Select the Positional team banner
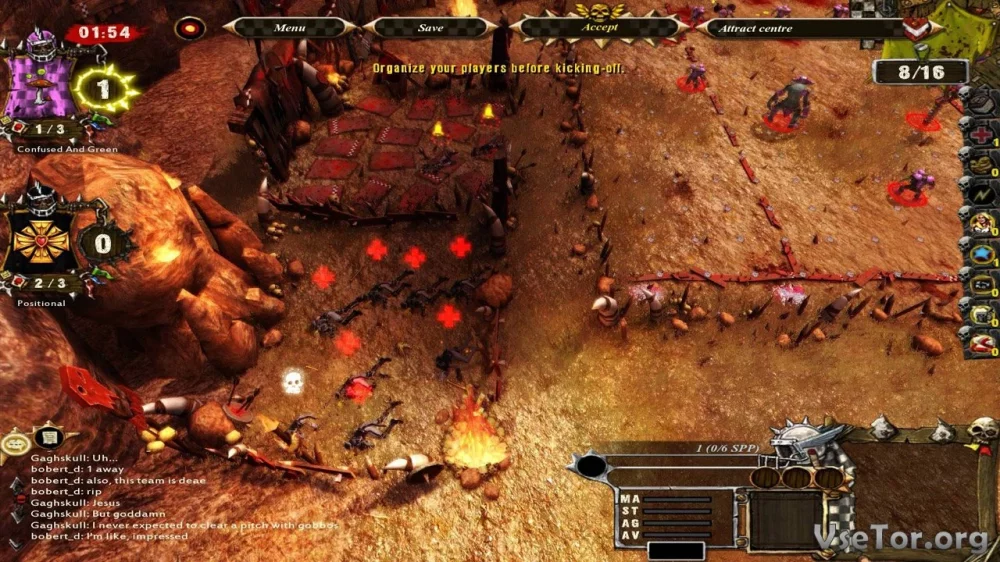 click(41, 240)
